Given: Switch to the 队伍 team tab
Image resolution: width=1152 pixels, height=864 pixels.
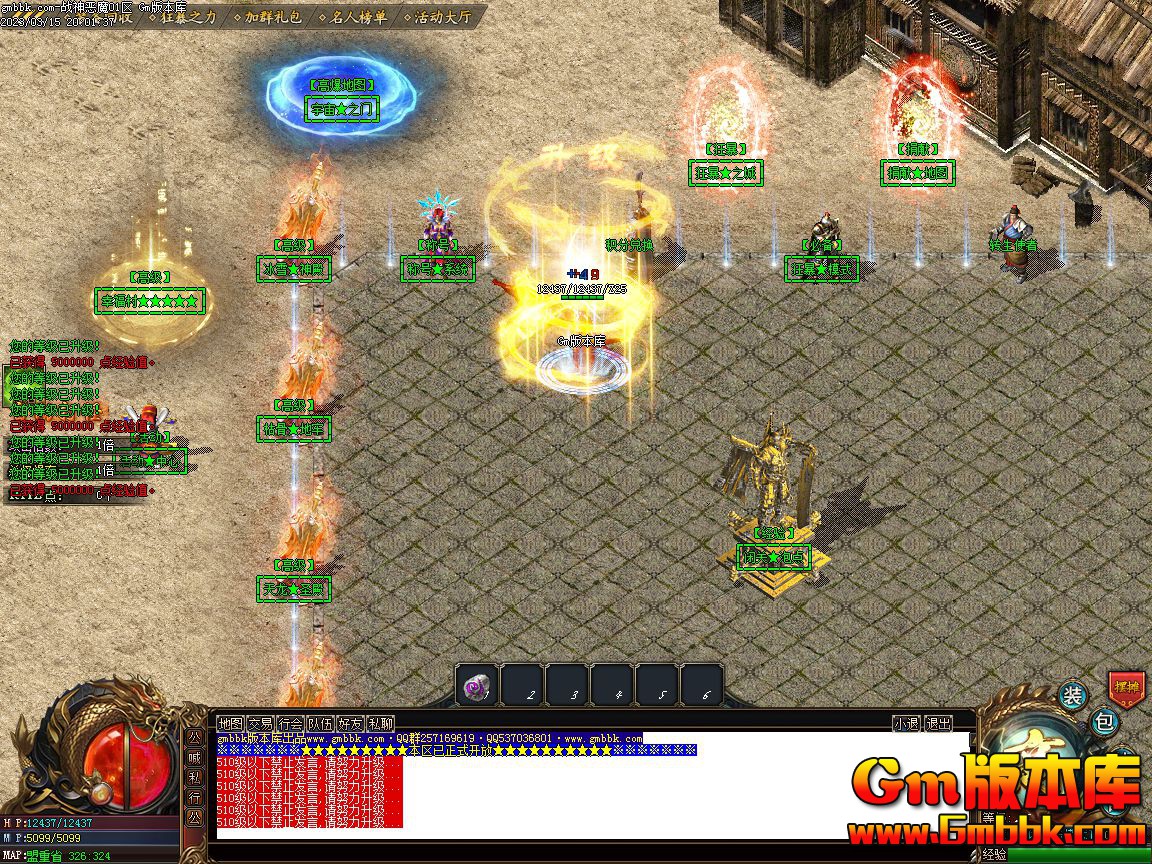Looking at the screenshot, I should [x=320, y=723].
